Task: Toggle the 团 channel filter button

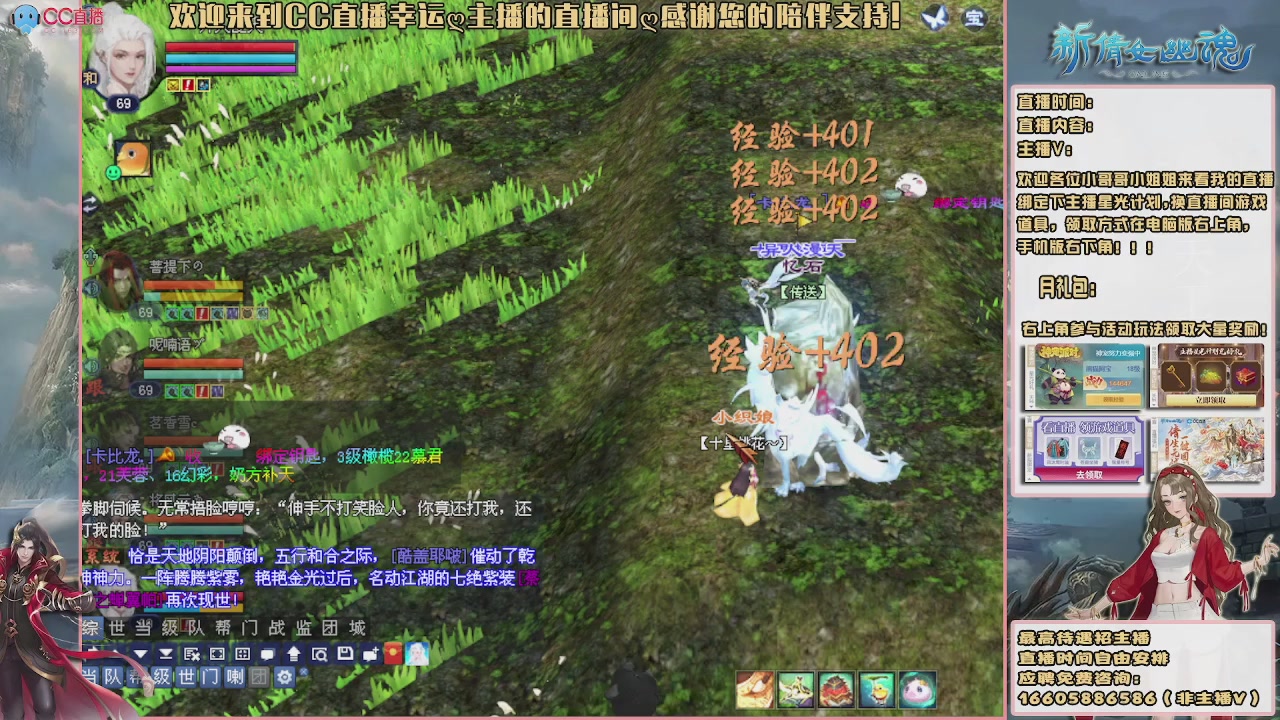Action: [x=258, y=677]
